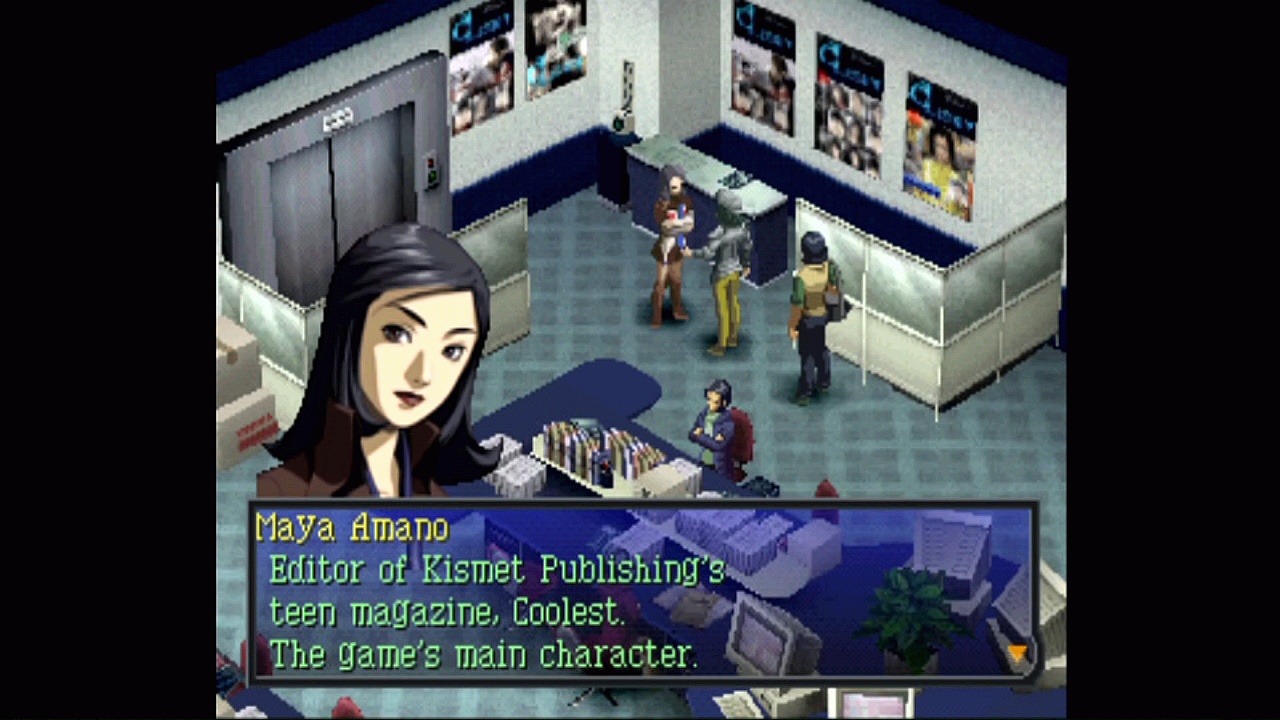This screenshot has height=720, width=1280.
Task: Click the orange dialogue-advance arrow
Action: coord(1017,653)
